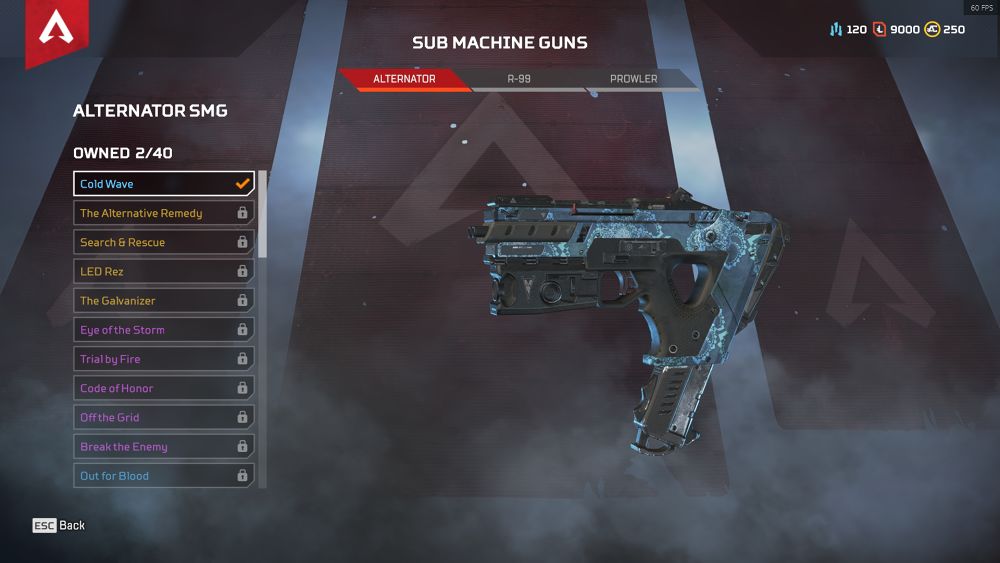Select the Code of Honor skin
1000x563 pixels.
click(164, 388)
